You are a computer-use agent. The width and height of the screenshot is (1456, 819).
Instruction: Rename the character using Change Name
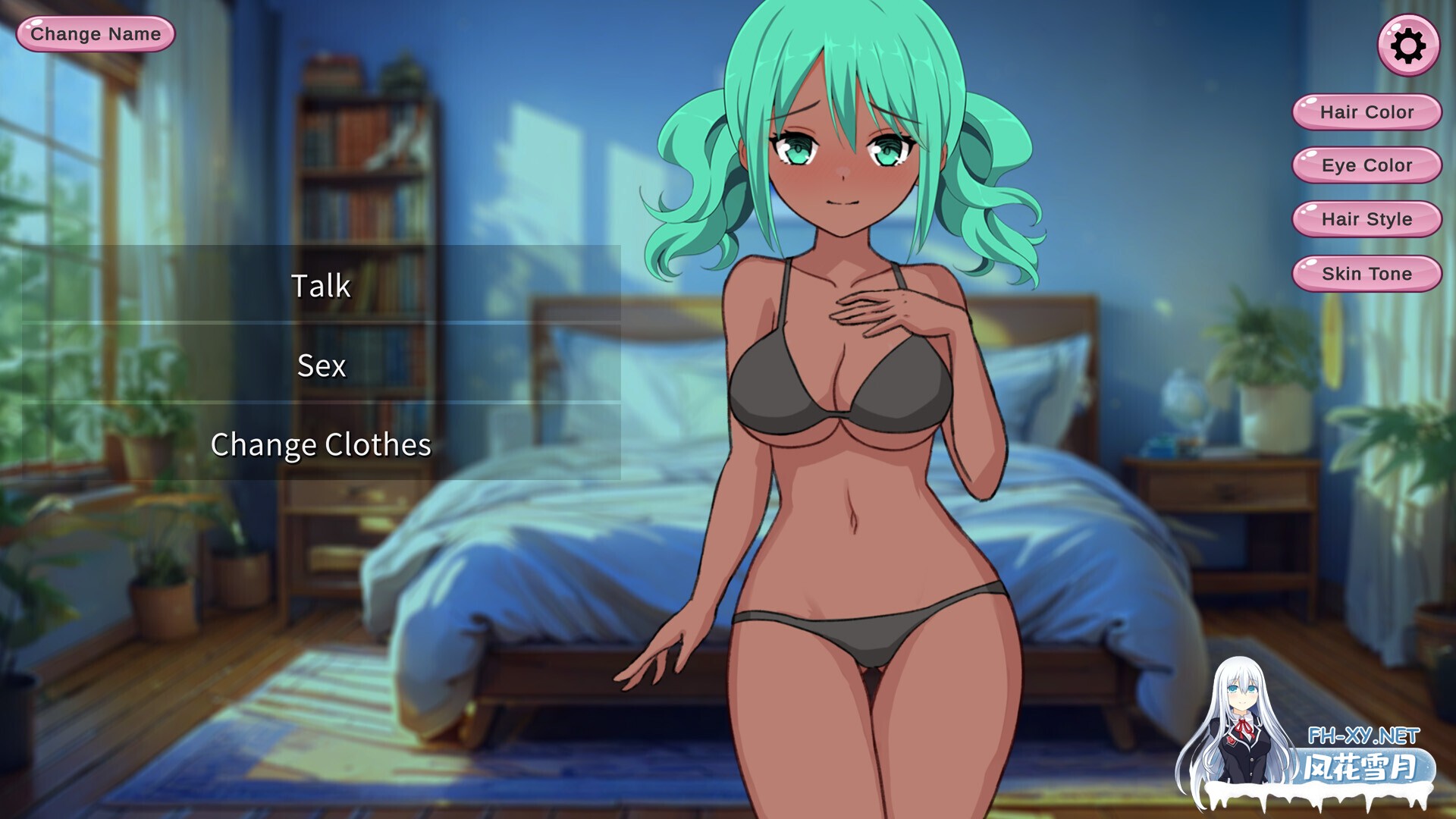(94, 33)
